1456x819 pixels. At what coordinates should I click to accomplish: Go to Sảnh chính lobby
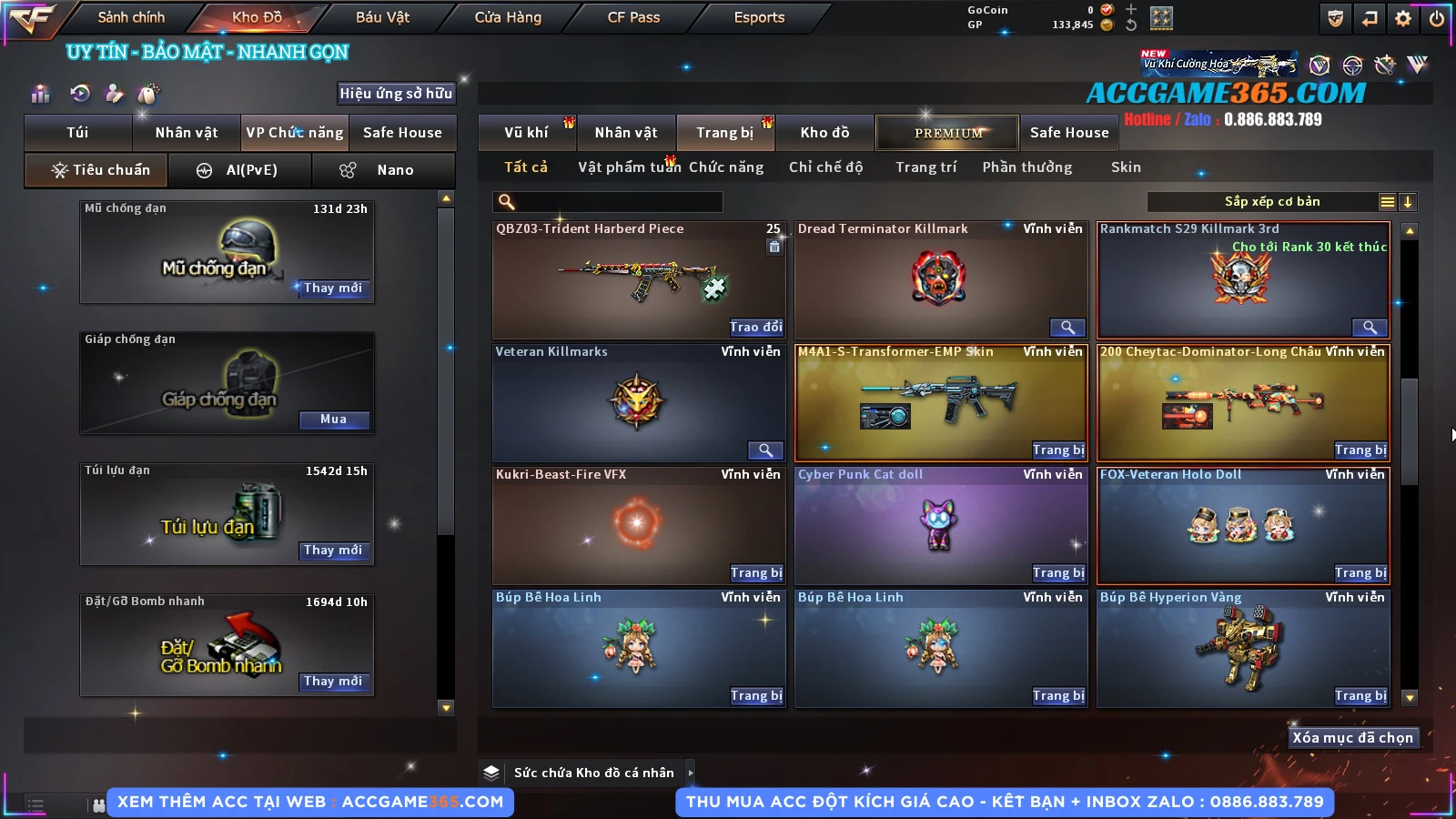click(131, 17)
